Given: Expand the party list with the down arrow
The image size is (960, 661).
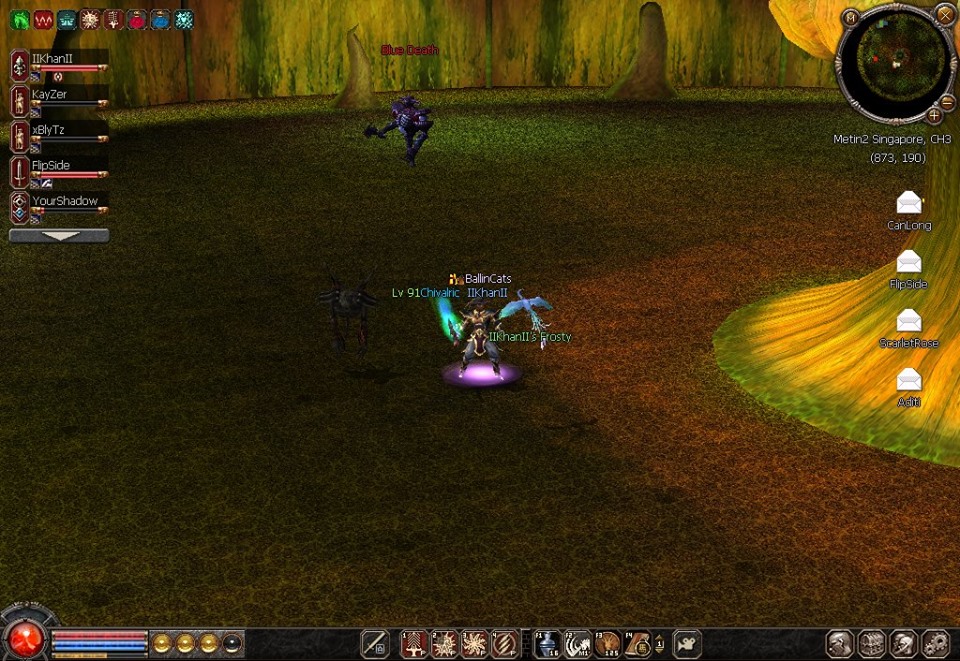Looking at the screenshot, I should pyautogui.click(x=59, y=236).
